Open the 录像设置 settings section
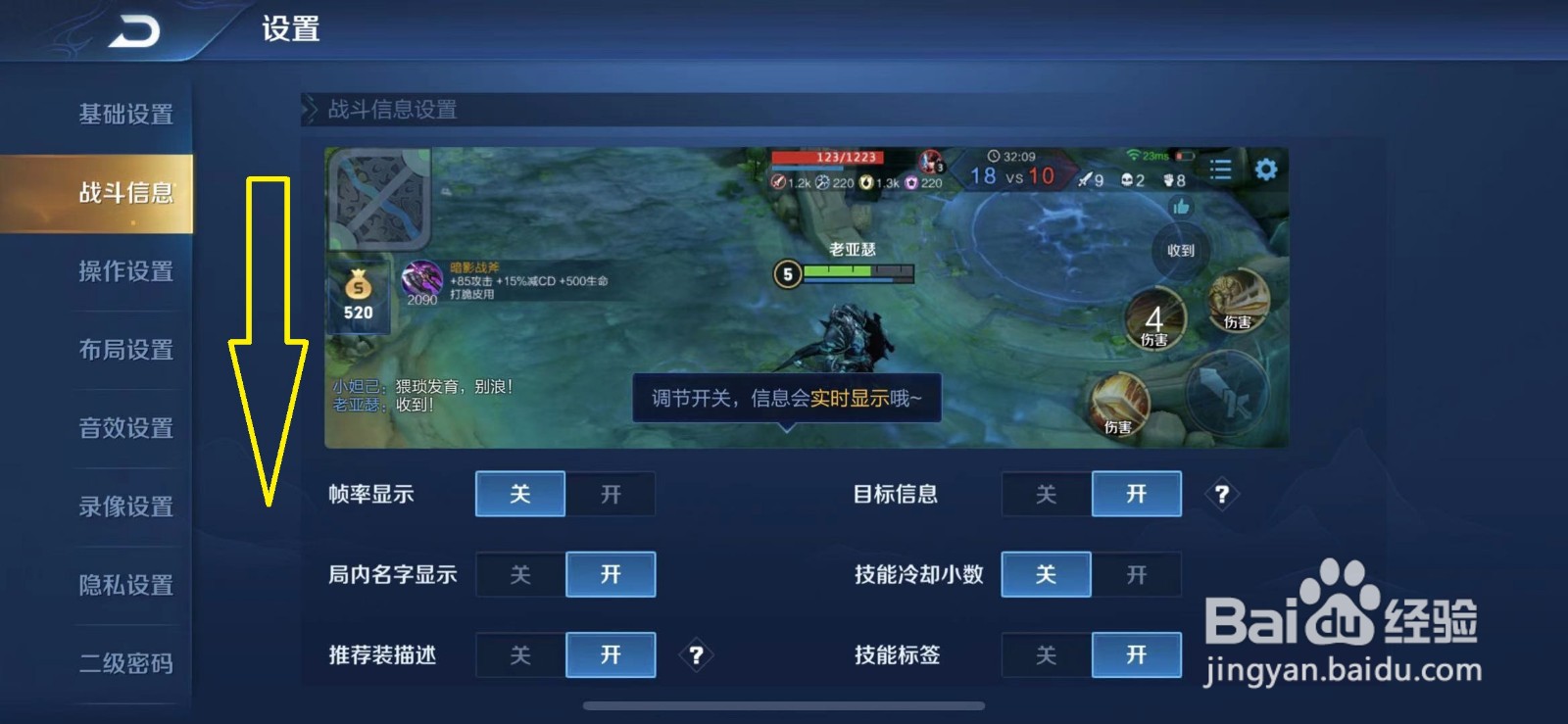 click(x=125, y=507)
